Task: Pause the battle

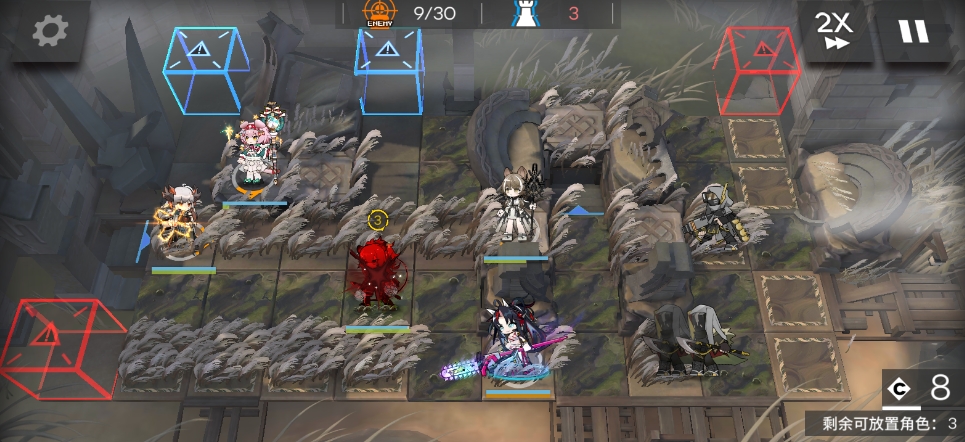Action: click(x=913, y=31)
